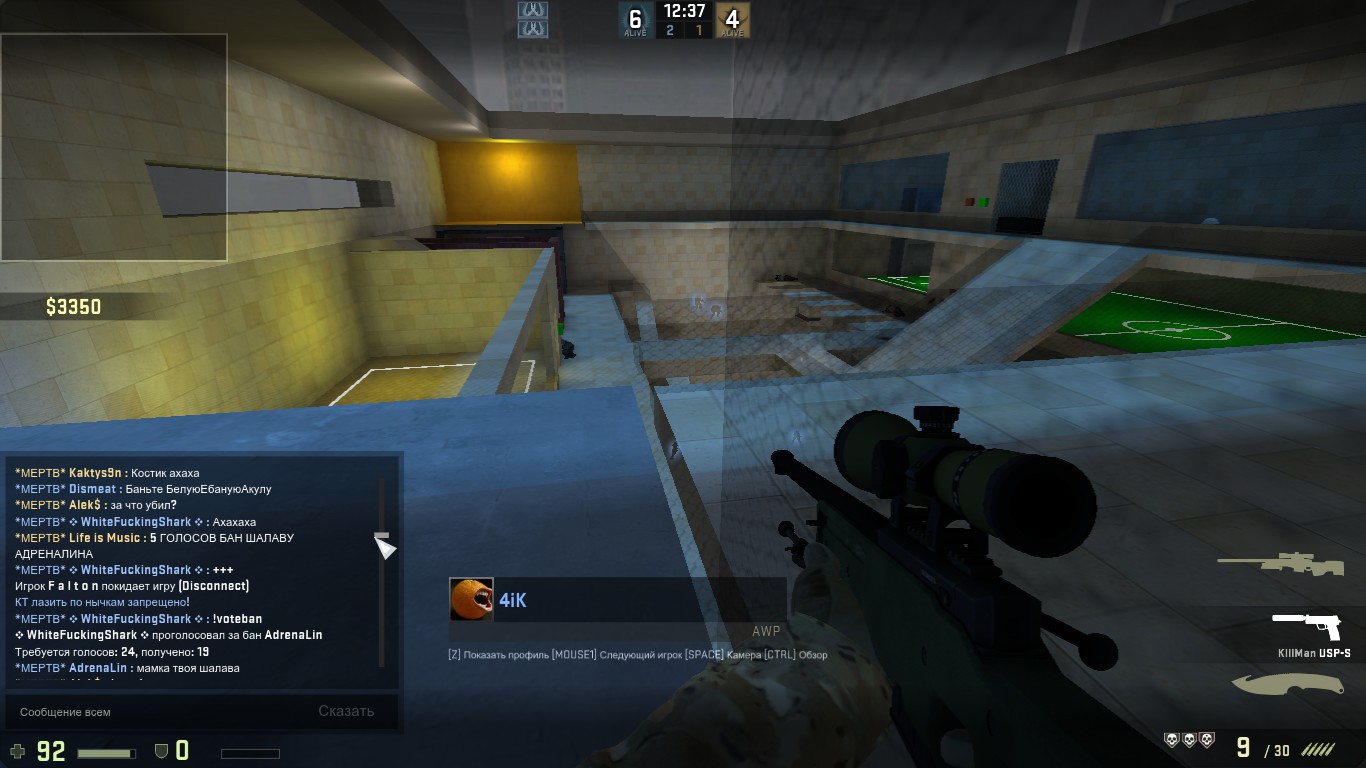Click the Kaktys9n chat message line
Image resolution: width=1366 pixels, height=768 pixels.
[x=107, y=473]
